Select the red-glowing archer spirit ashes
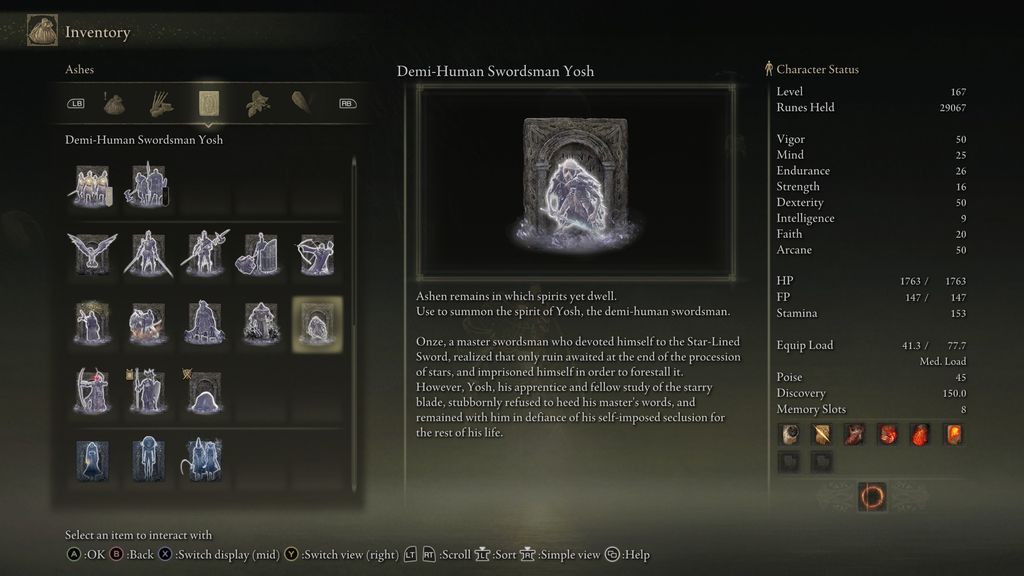 click(x=92, y=391)
